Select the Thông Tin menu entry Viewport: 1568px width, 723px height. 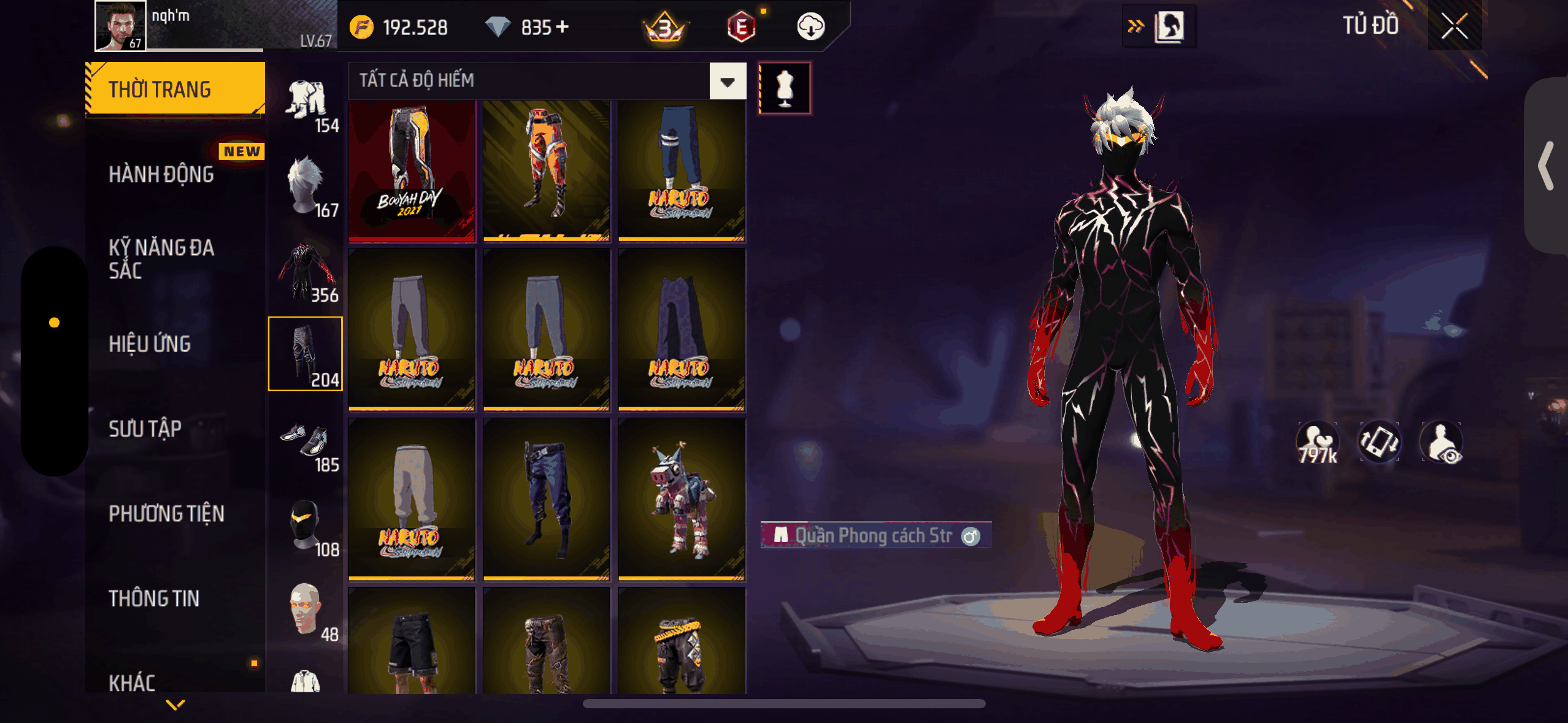click(154, 598)
